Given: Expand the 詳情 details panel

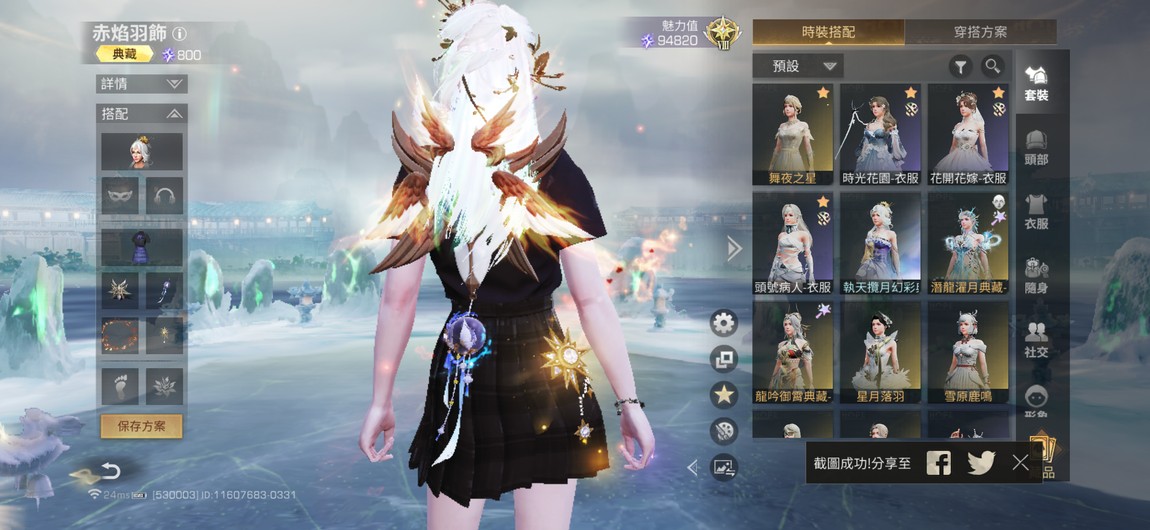Looking at the screenshot, I should (141, 84).
